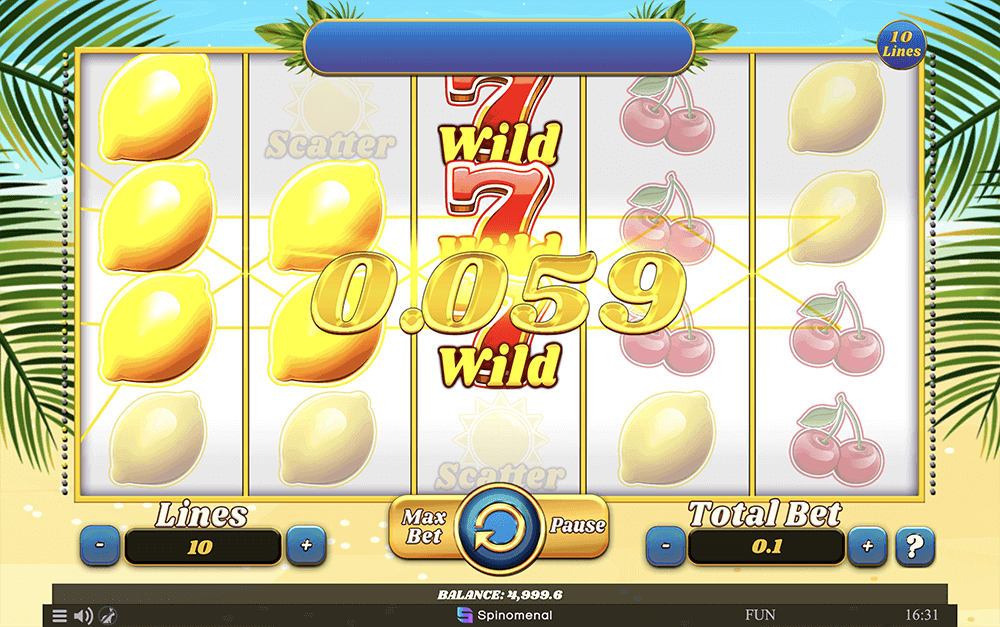The height and width of the screenshot is (627, 1000).
Task: Spin the reels with the circular arrow button
Action: click(x=498, y=526)
